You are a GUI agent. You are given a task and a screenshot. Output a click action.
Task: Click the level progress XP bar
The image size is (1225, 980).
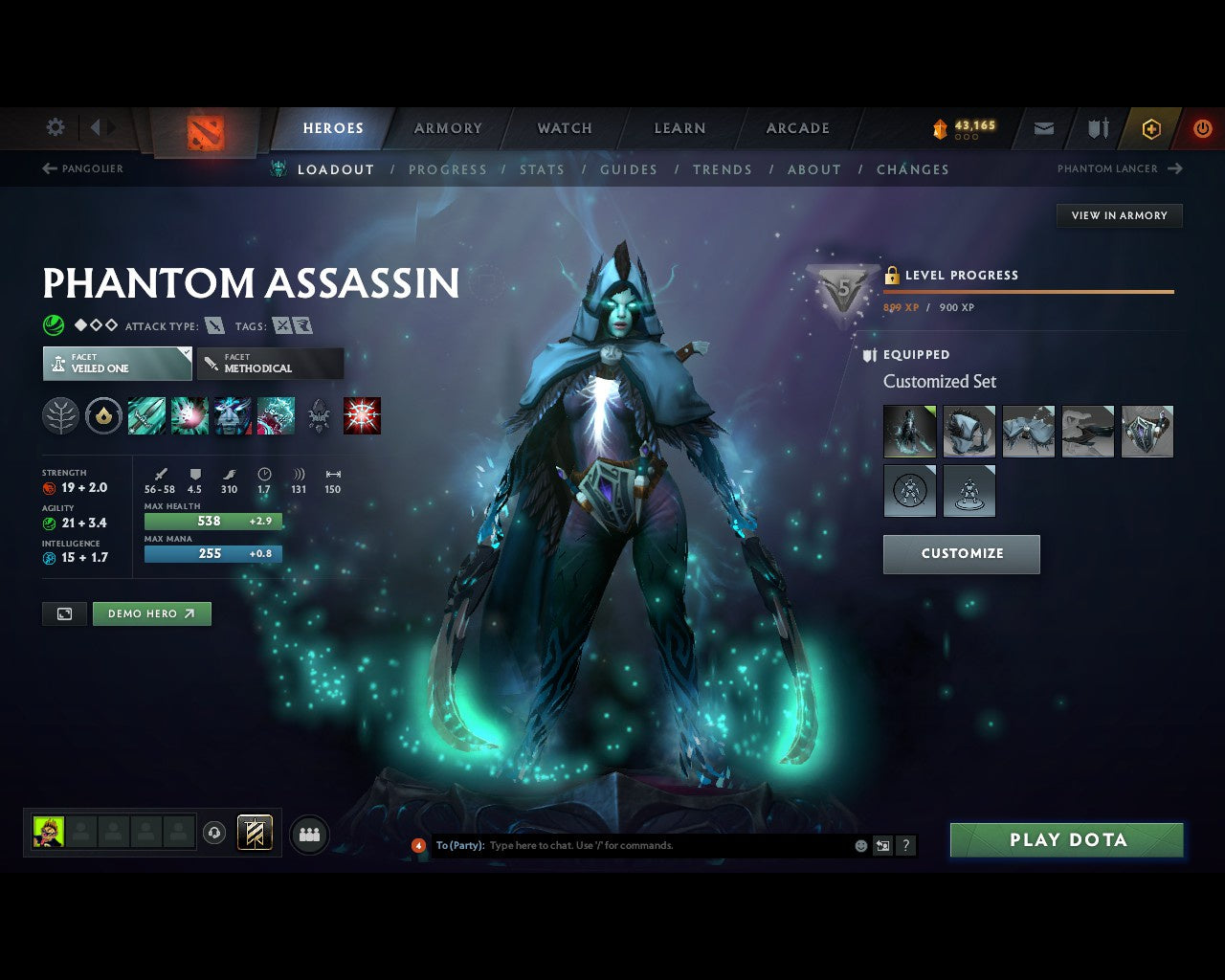(1029, 292)
